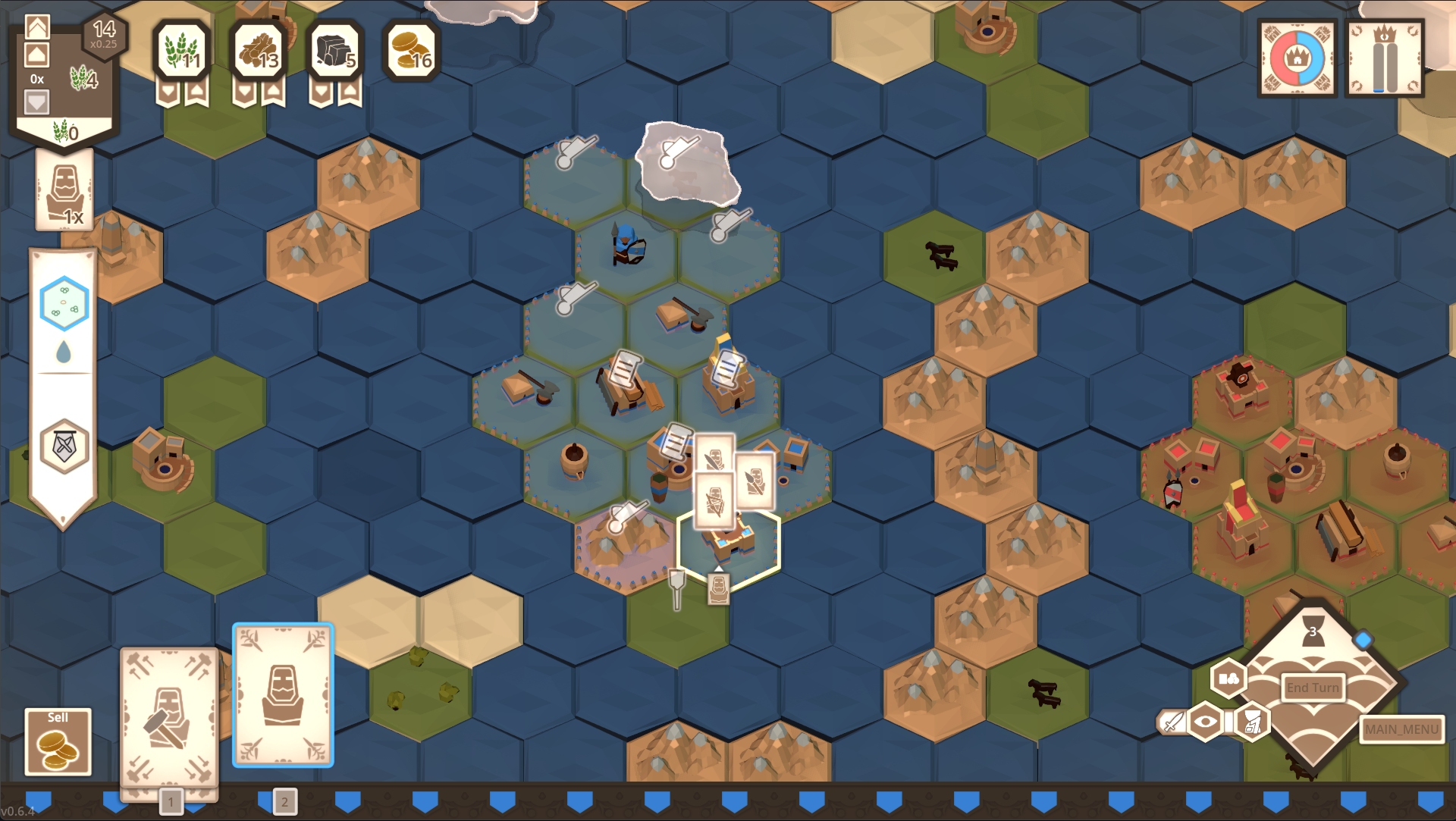This screenshot has height=821, width=1456.
Task: Select the blue terrain hexagon overlay icon
Action: tap(64, 303)
